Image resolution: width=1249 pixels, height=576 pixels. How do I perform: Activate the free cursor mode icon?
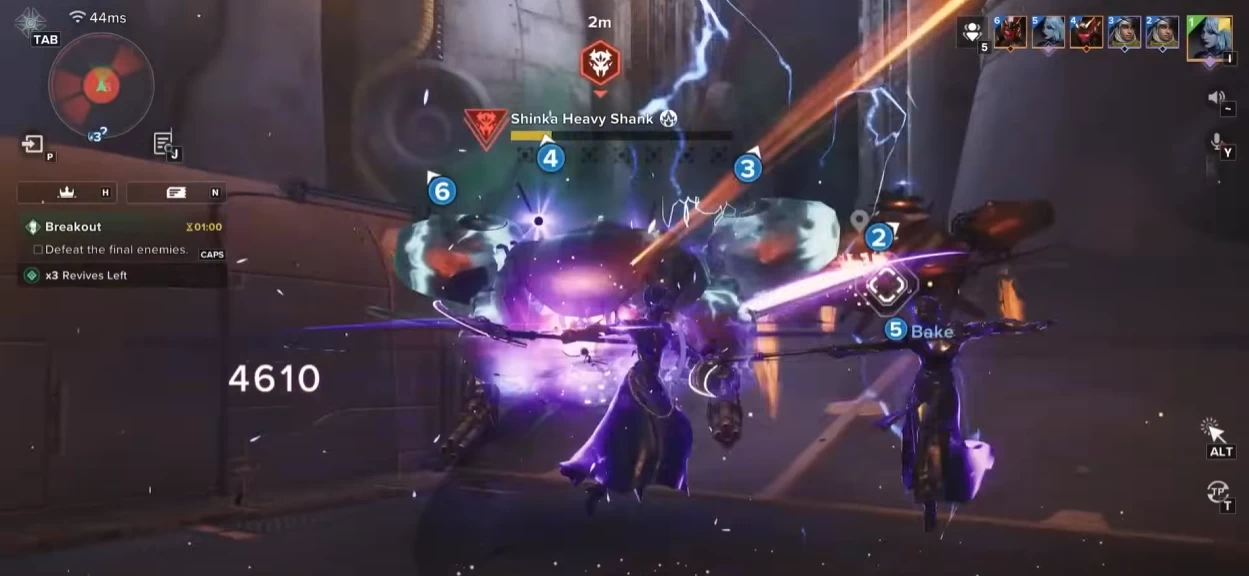click(x=1215, y=431)
